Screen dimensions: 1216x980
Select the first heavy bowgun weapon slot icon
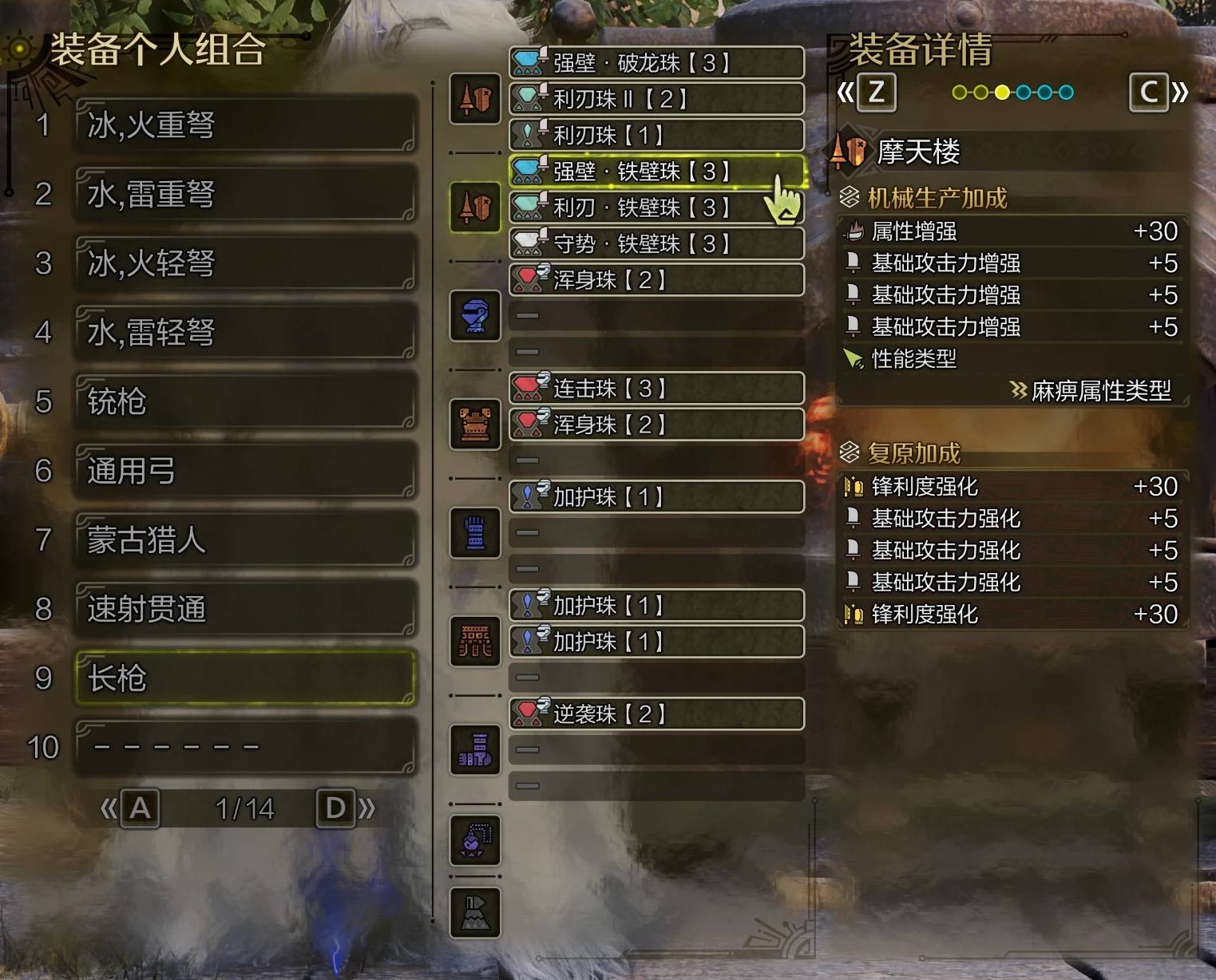pos(474,99)
